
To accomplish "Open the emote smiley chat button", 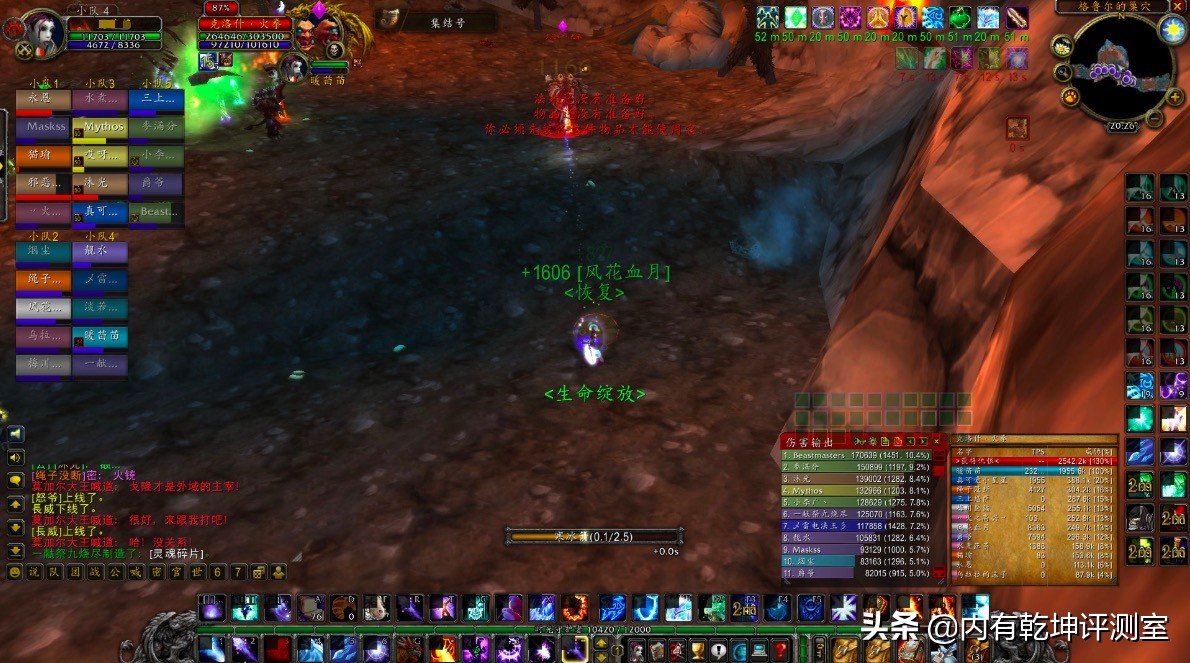I will click(15, 572).
